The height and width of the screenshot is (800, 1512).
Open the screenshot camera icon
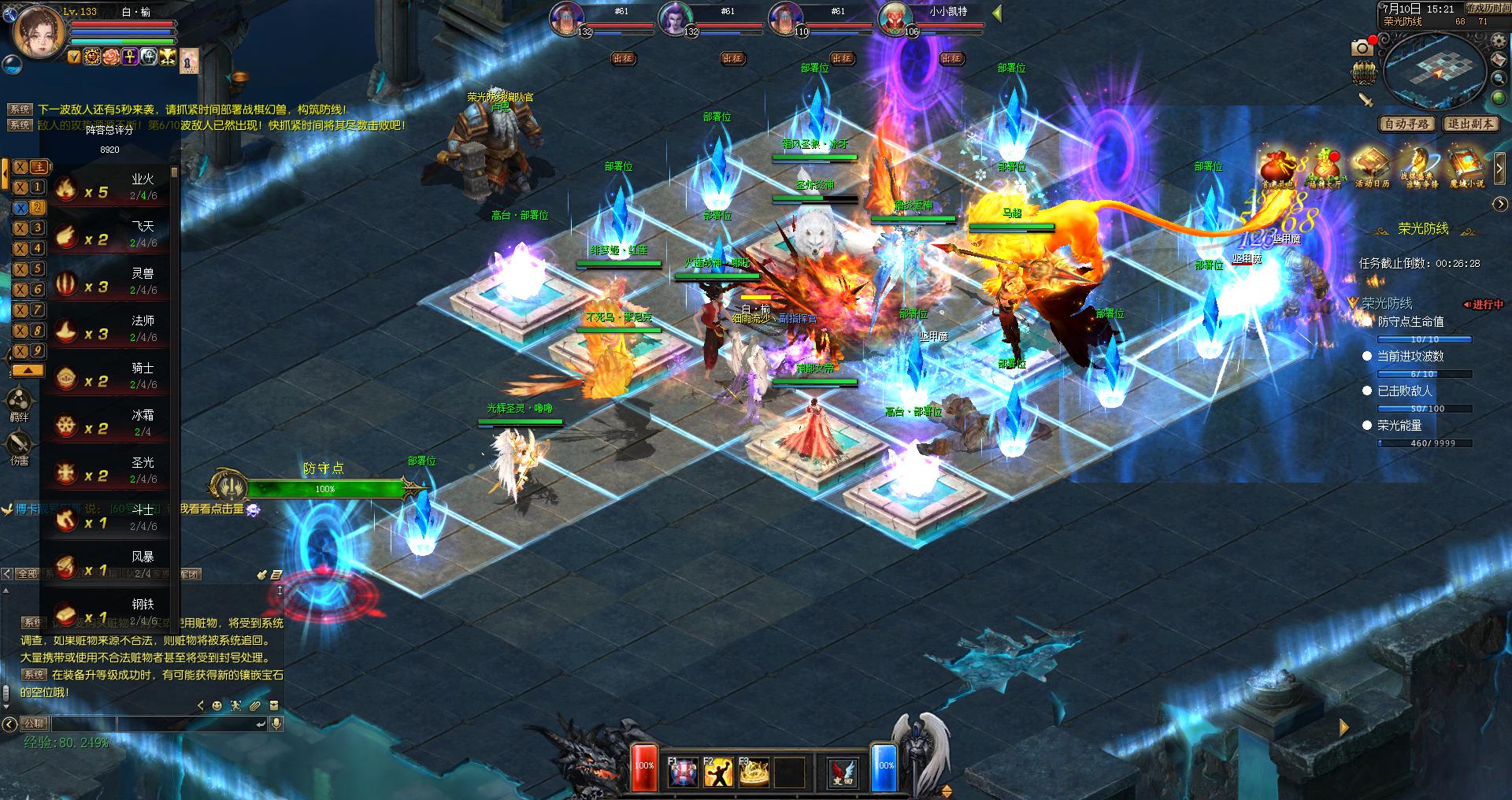point(1362,48)
